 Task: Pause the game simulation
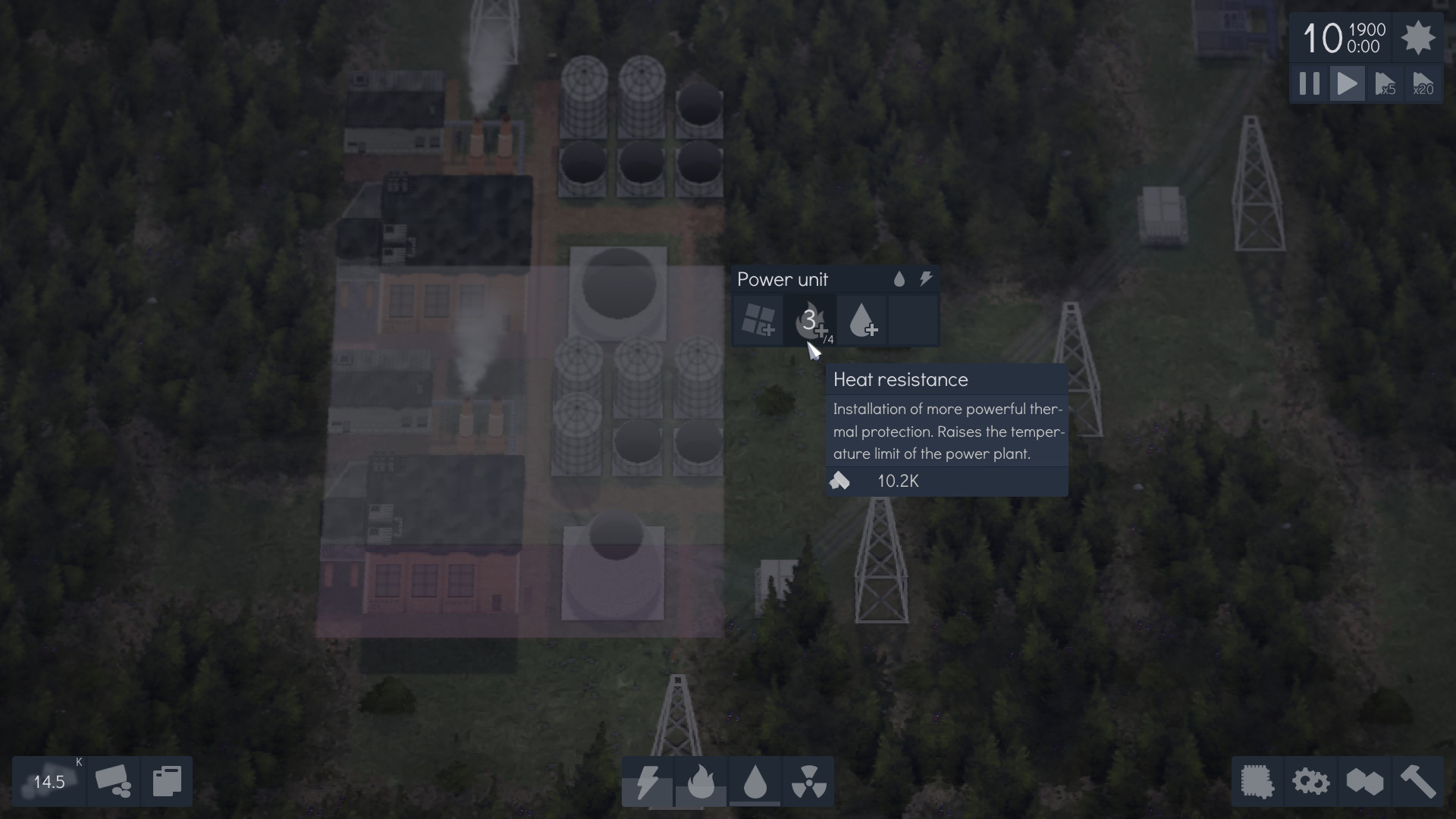tap(1309, 83)
